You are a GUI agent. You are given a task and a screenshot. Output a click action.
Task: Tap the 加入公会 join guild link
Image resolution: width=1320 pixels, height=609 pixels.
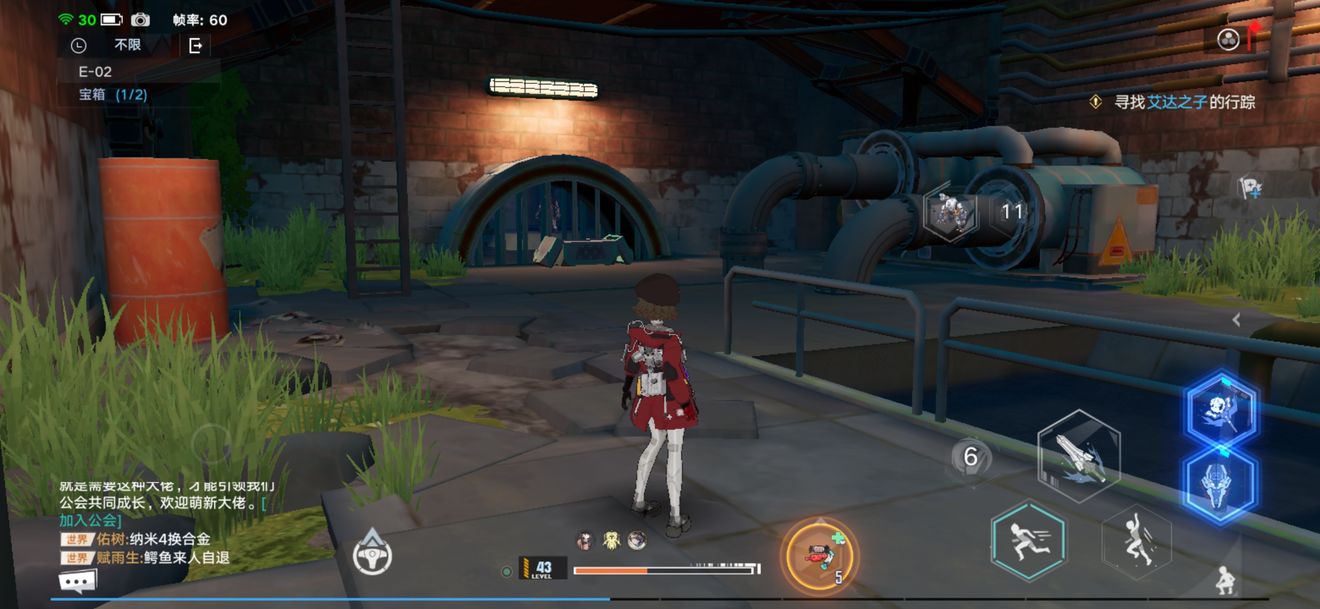click(x=91, y=520)
